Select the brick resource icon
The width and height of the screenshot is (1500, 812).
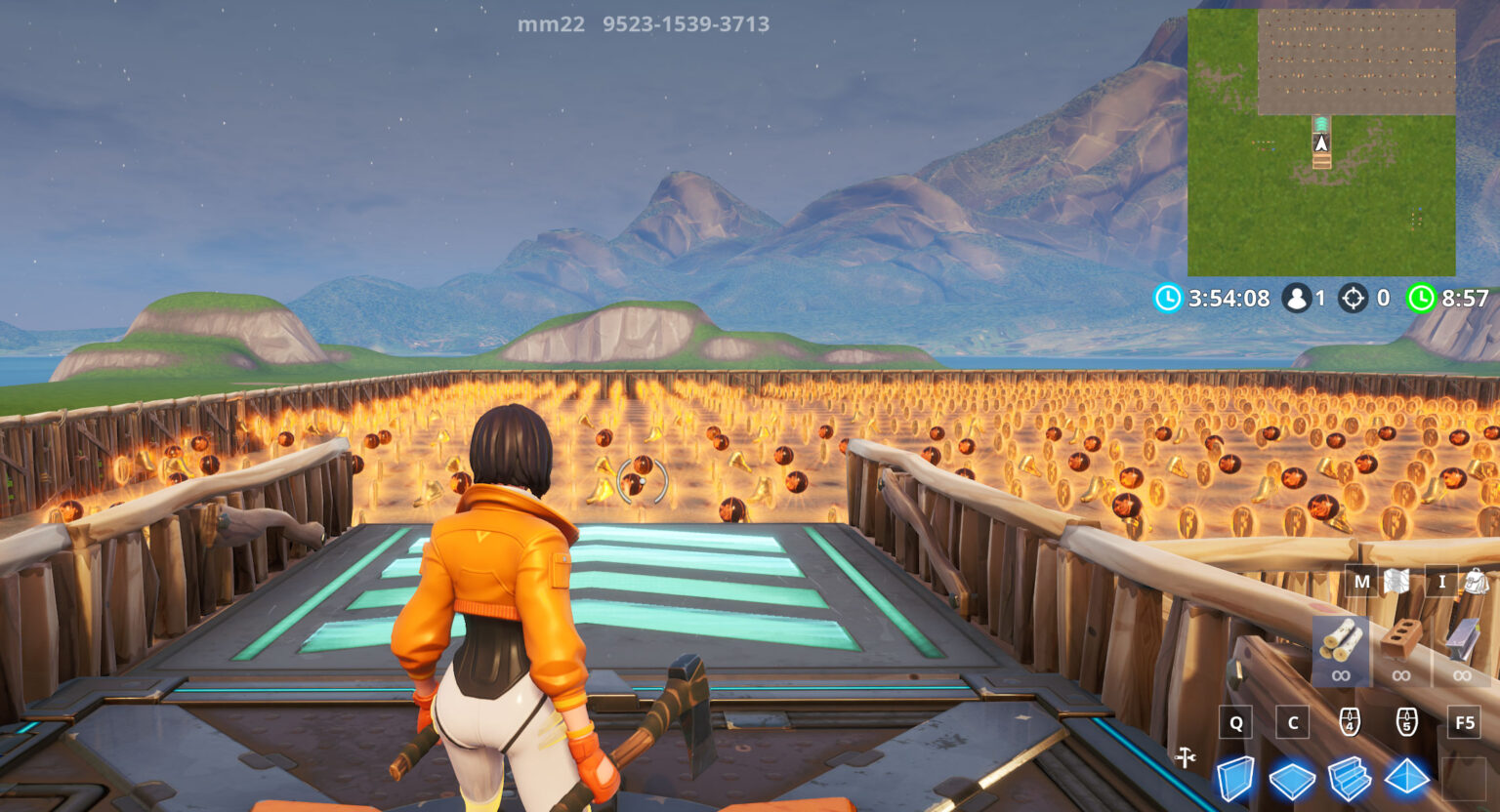pyautogui.click(x=1402, y=637)
